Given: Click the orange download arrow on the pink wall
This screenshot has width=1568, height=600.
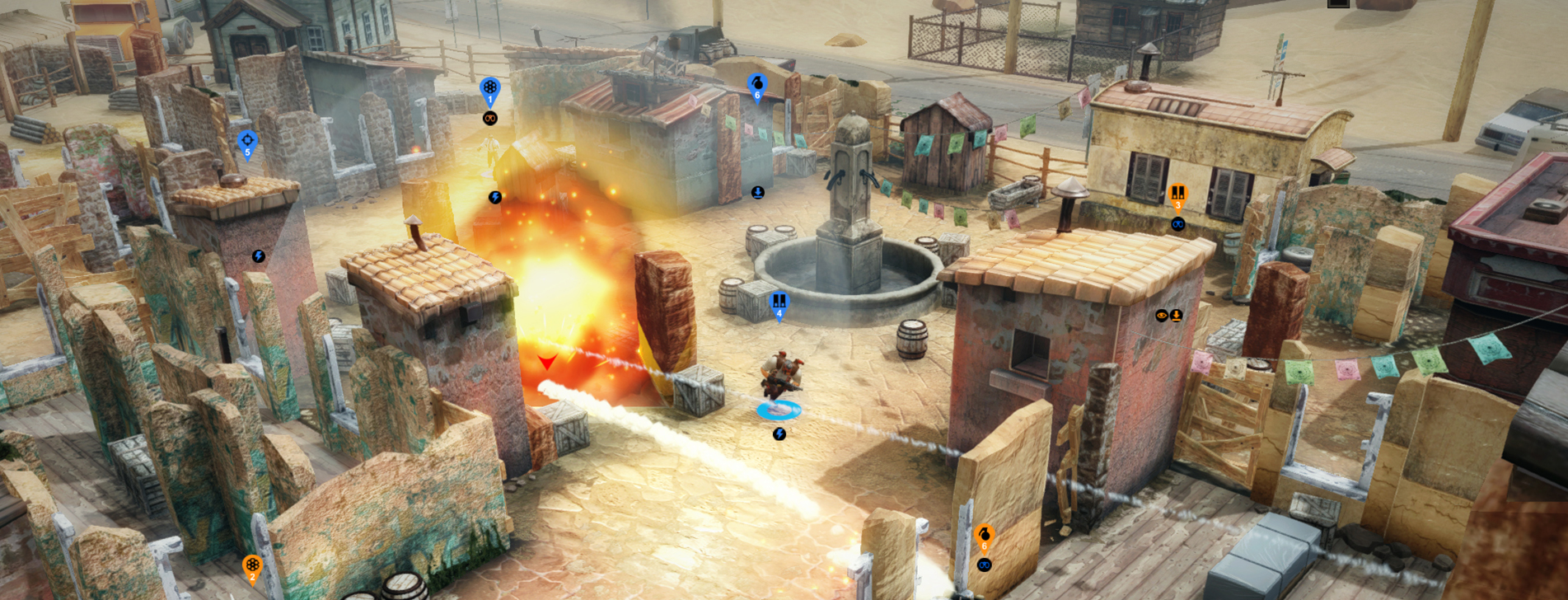Looking at the screenshot, I should point(1177,314).
